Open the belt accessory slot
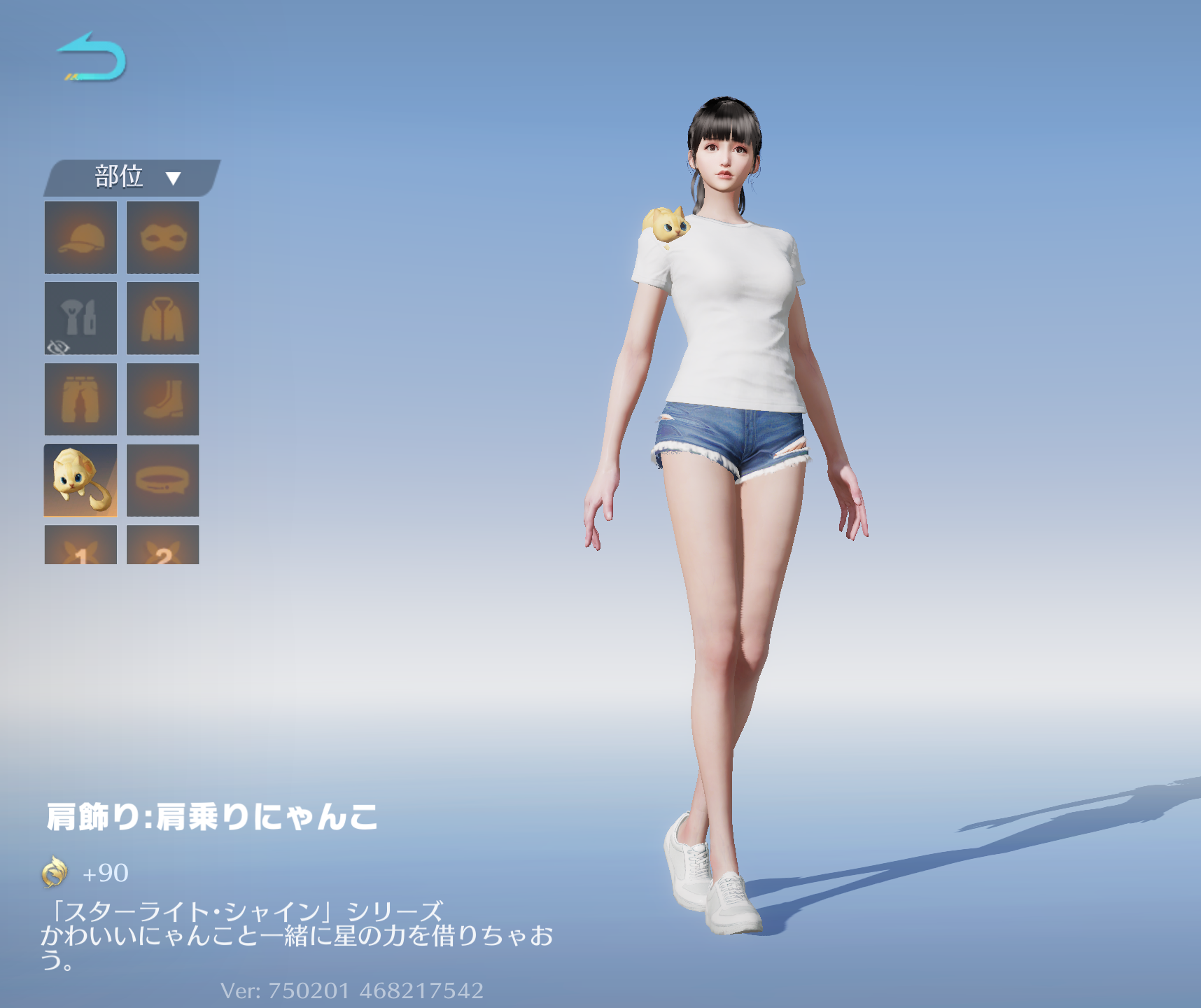 [x=162, y=480]
